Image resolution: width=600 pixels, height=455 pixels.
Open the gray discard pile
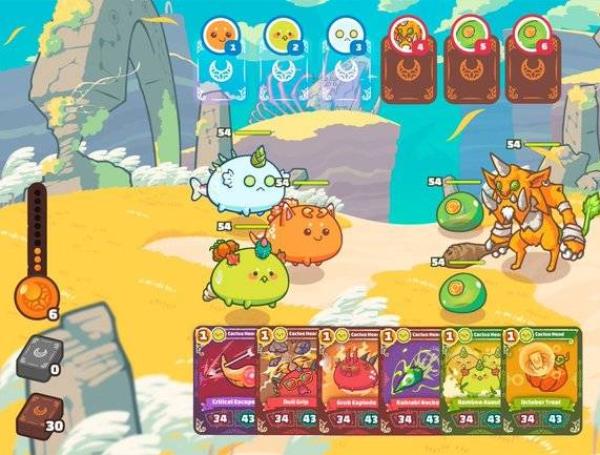point(39,356)
